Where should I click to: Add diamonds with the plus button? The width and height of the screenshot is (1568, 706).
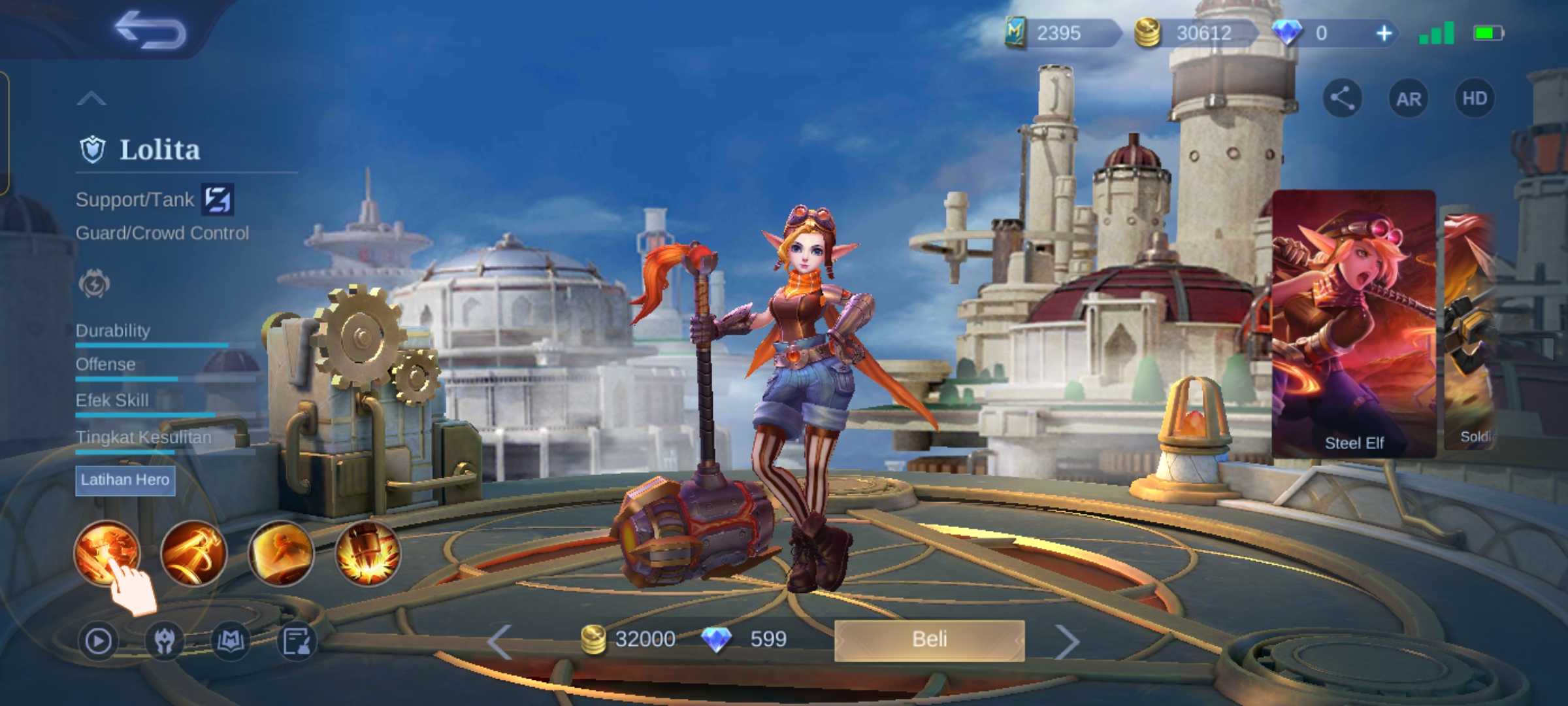tap(1384, 33)
